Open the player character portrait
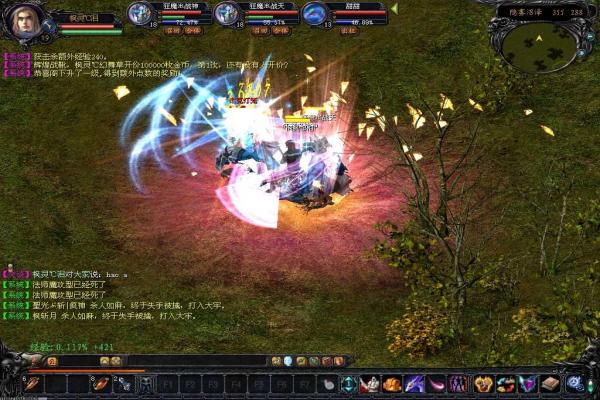Viewport: 600px width, 400px height. 26,22
